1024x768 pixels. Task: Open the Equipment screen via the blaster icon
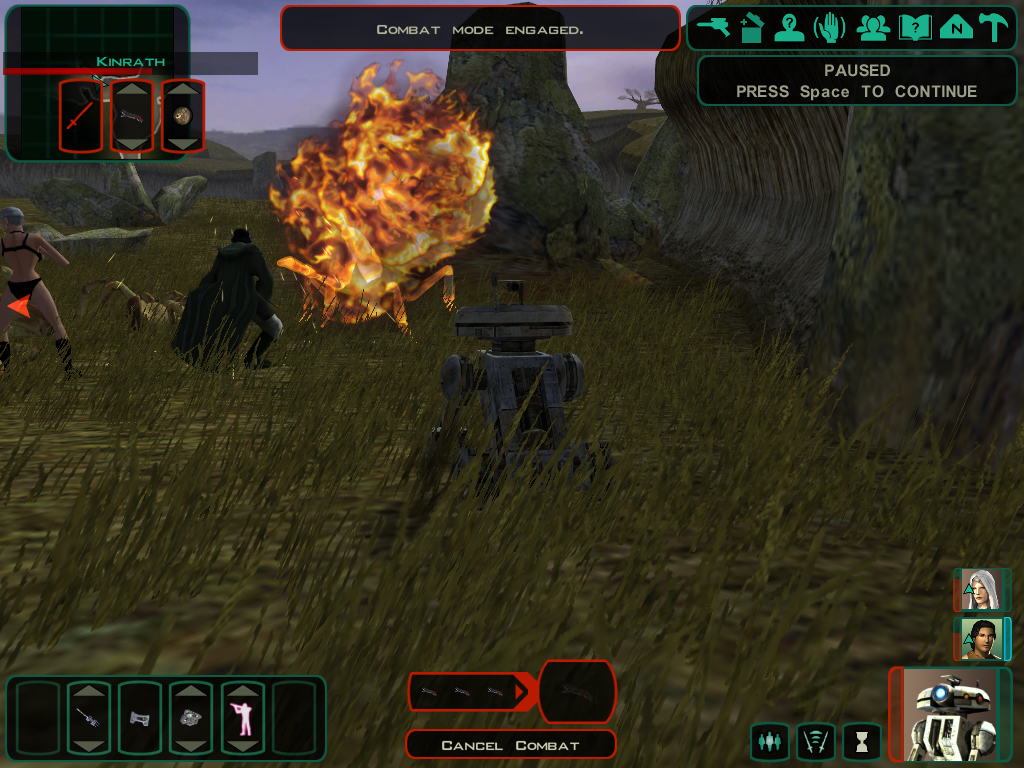(715, 27)
